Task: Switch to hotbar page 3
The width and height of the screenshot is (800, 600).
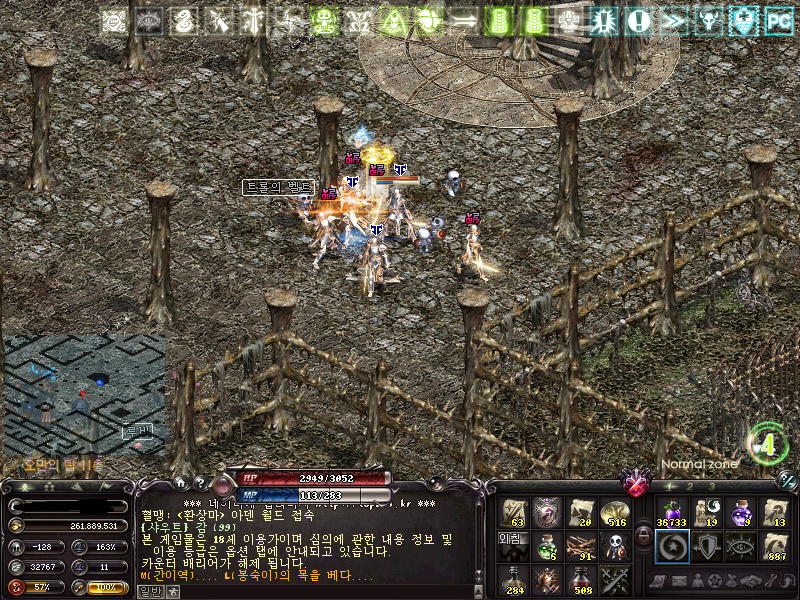Action: click(x=711, y=486)
